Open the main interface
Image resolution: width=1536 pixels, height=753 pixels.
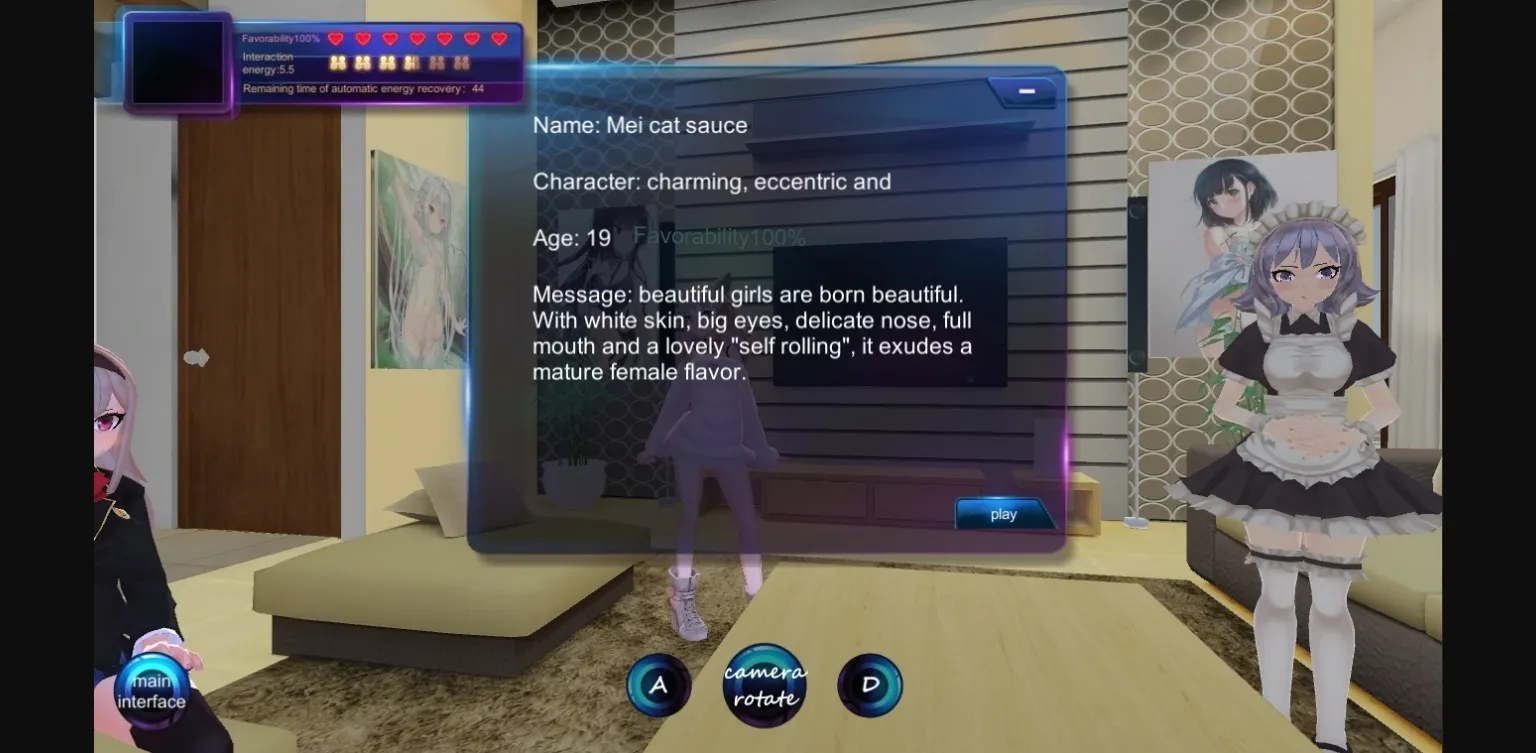coord(152,690)
